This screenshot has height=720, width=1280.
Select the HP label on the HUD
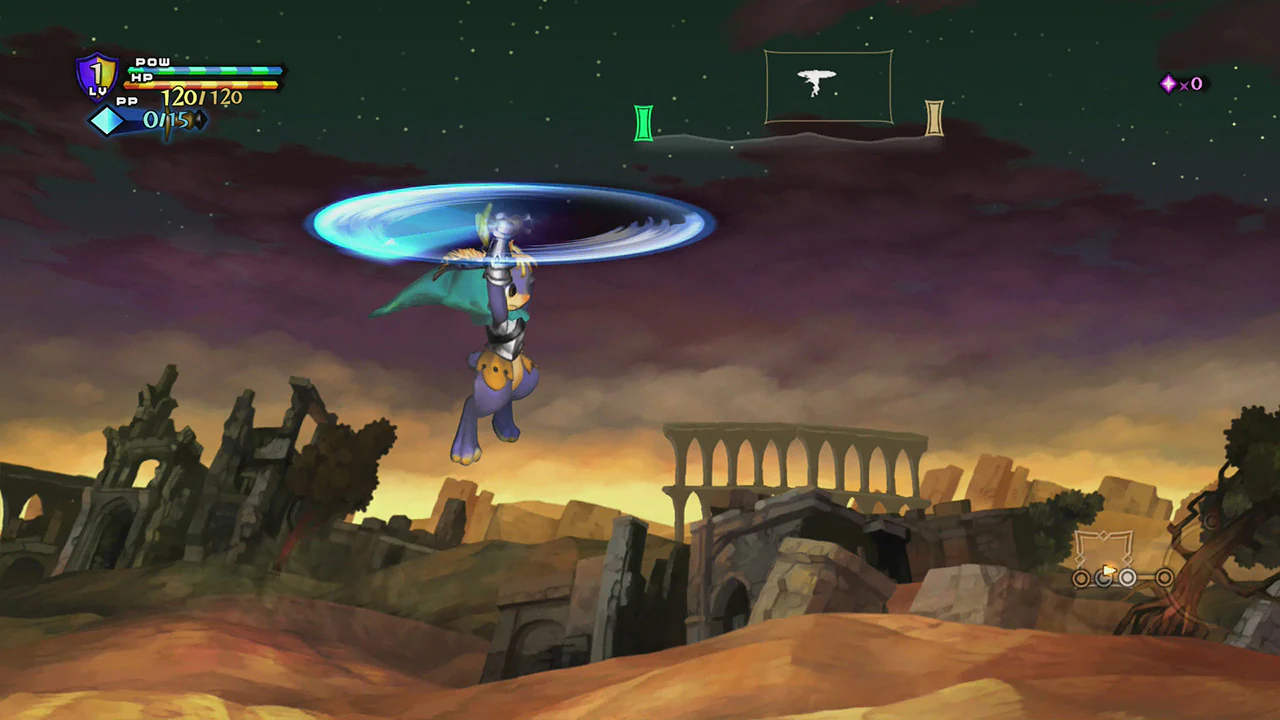141,77
